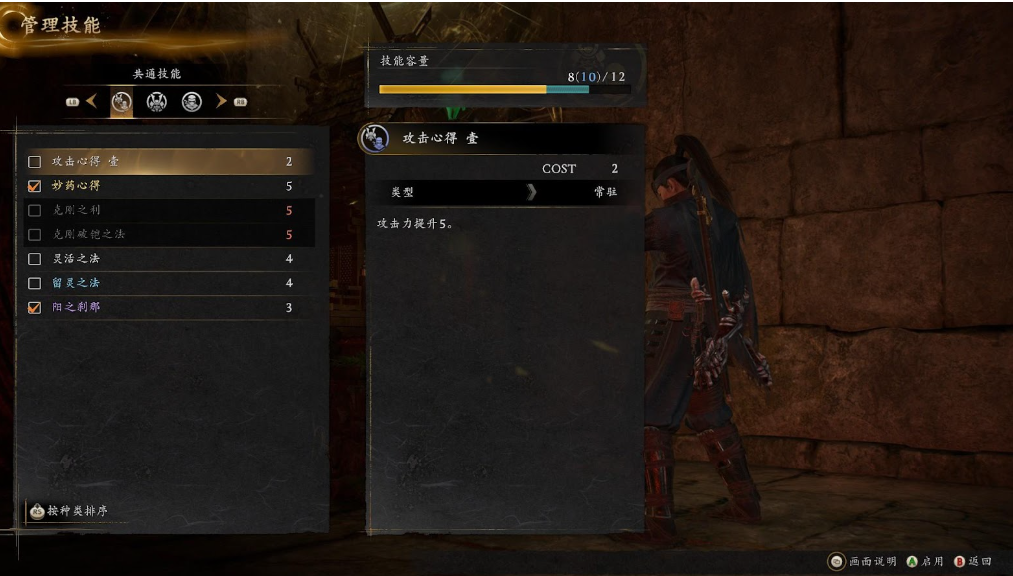Screen dimensions: 1013x576
Task: Confirm with the 启用 option
Action: pyautogui.click(x=924, y=562)
